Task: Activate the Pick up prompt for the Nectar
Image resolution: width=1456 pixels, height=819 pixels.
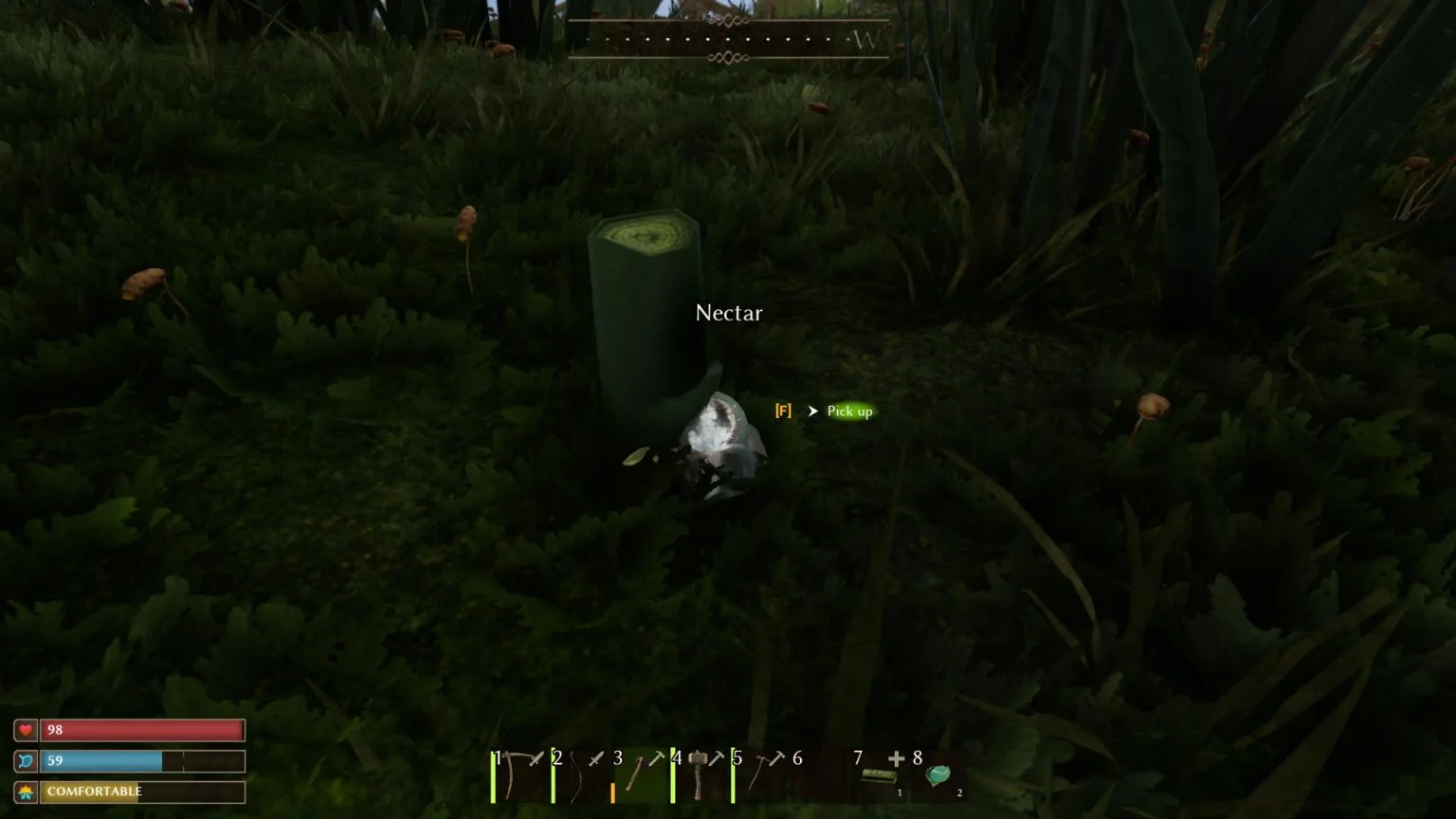Action: point(848,411)
